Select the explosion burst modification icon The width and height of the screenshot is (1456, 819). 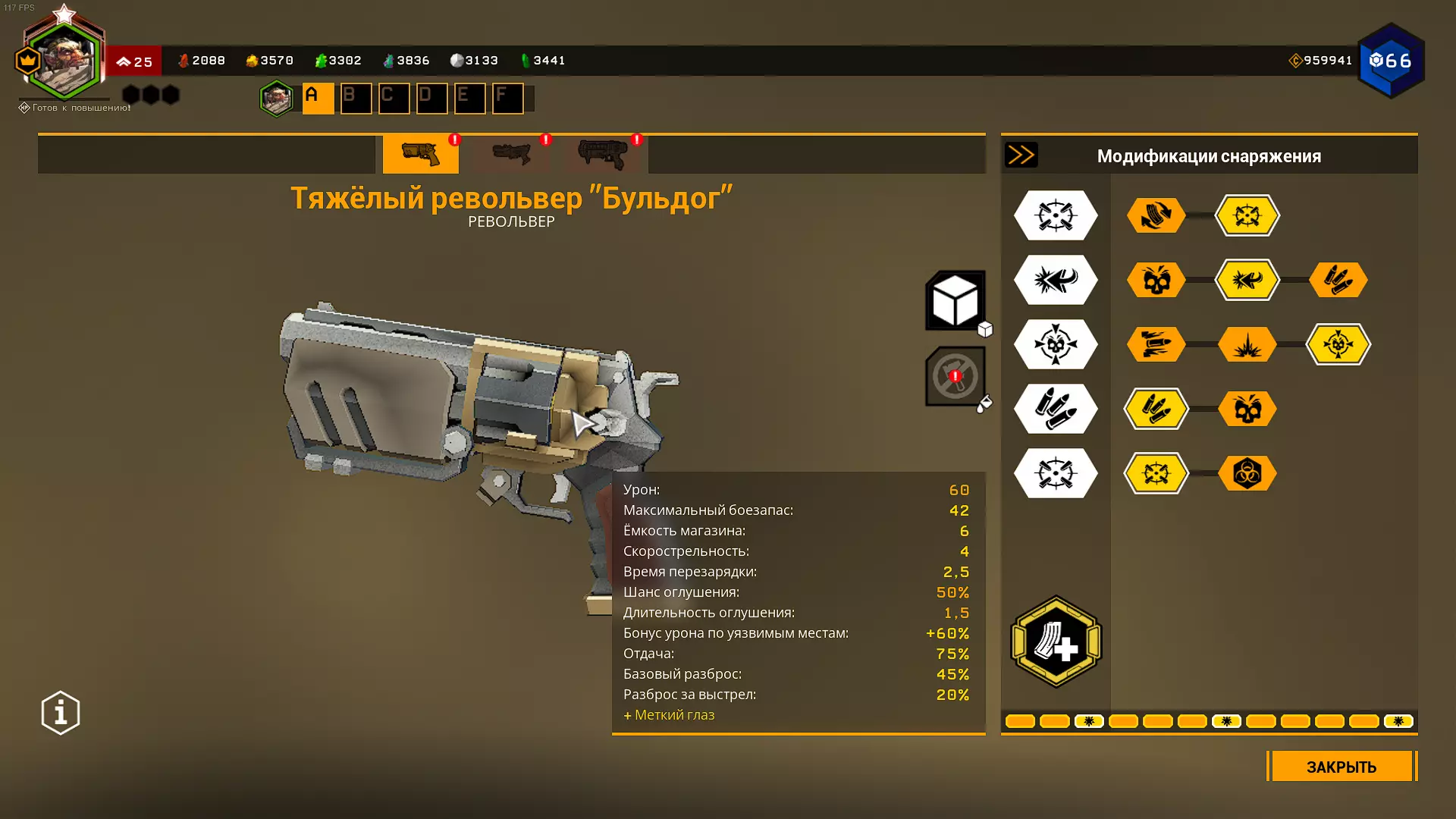coord(1247,344)
